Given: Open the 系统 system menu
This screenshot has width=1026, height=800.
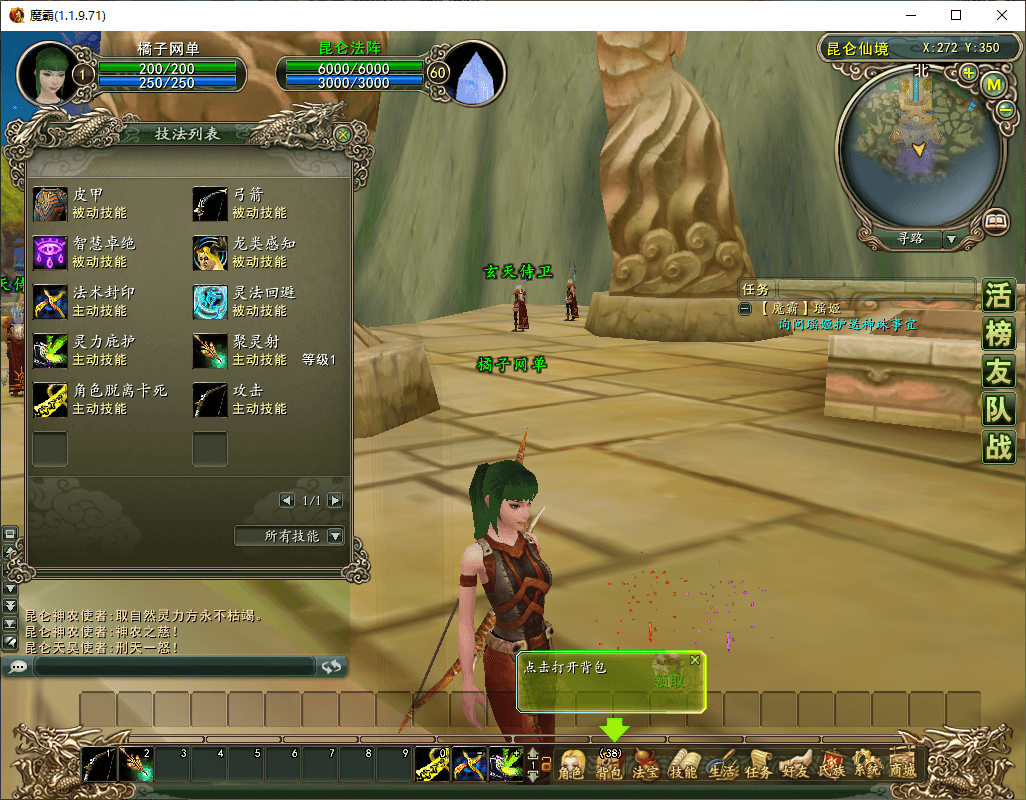Looking at the screenshot, I should 866,766.
